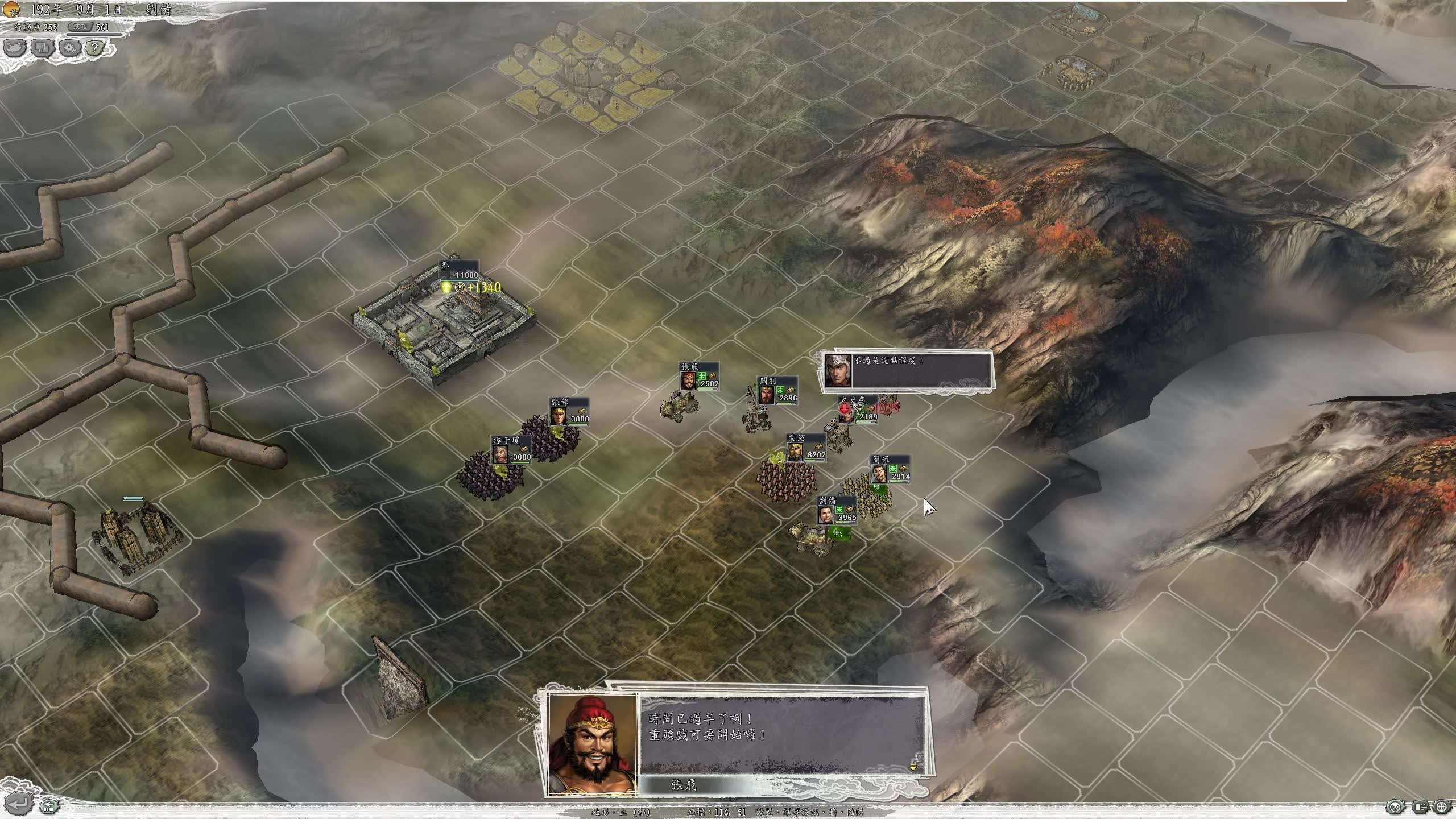Viewport: 1456px width, 819px height.
Task: Select the 張郃 unit nameplate
Action: 569,411
